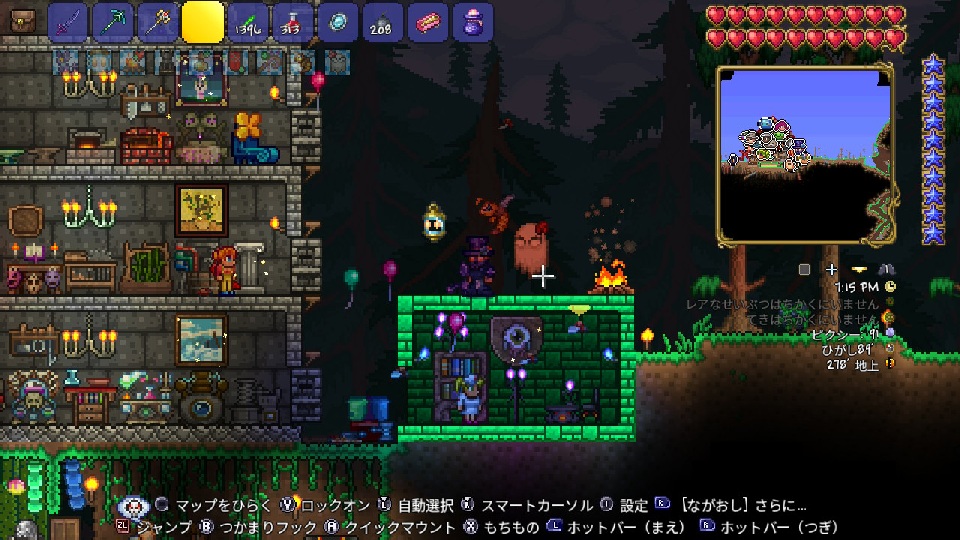
Task: Choose the purple bag hotbar slot
Action: coord(472,22)
